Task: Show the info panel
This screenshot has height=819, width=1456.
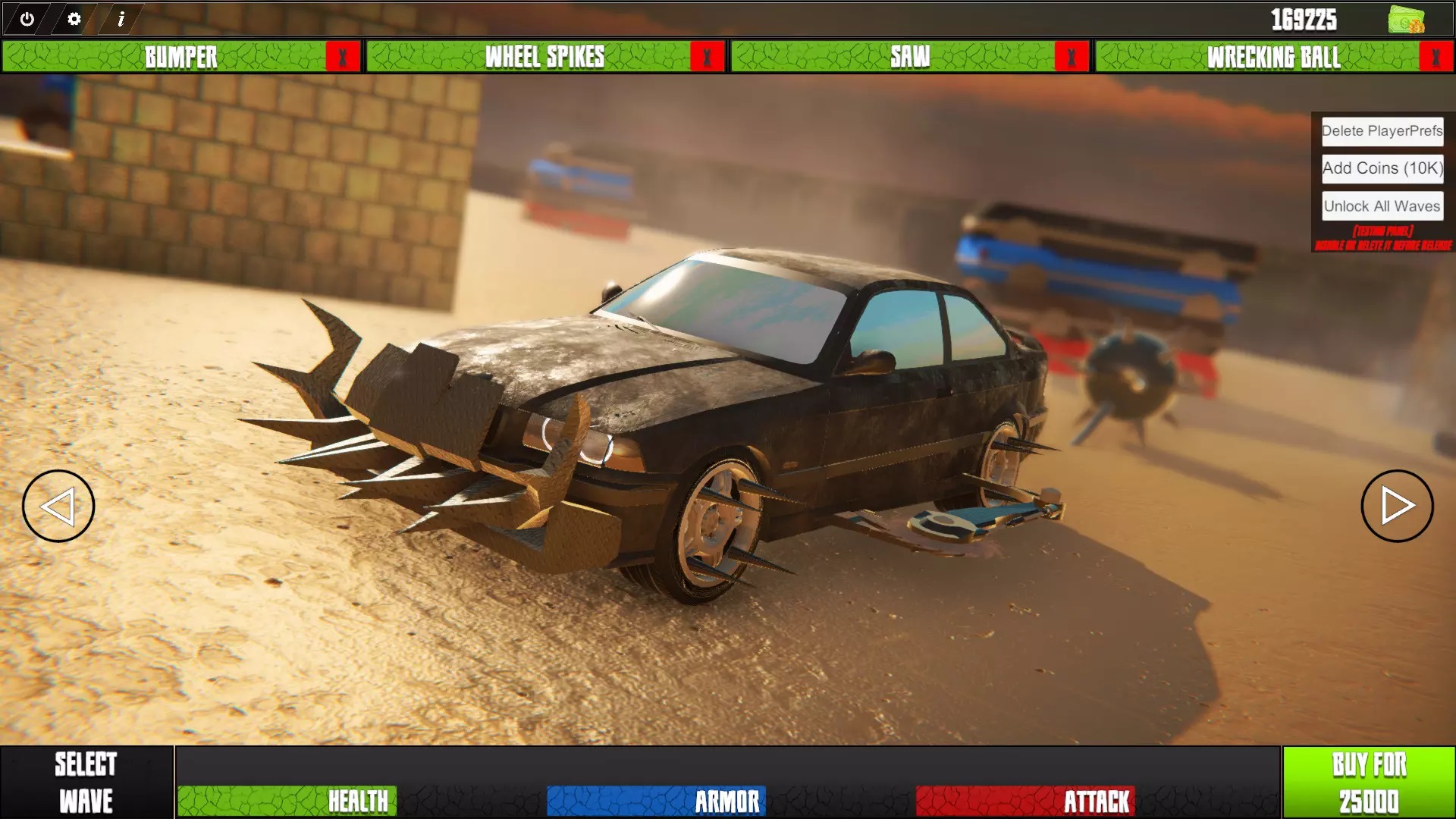Action: click(121, 19)
